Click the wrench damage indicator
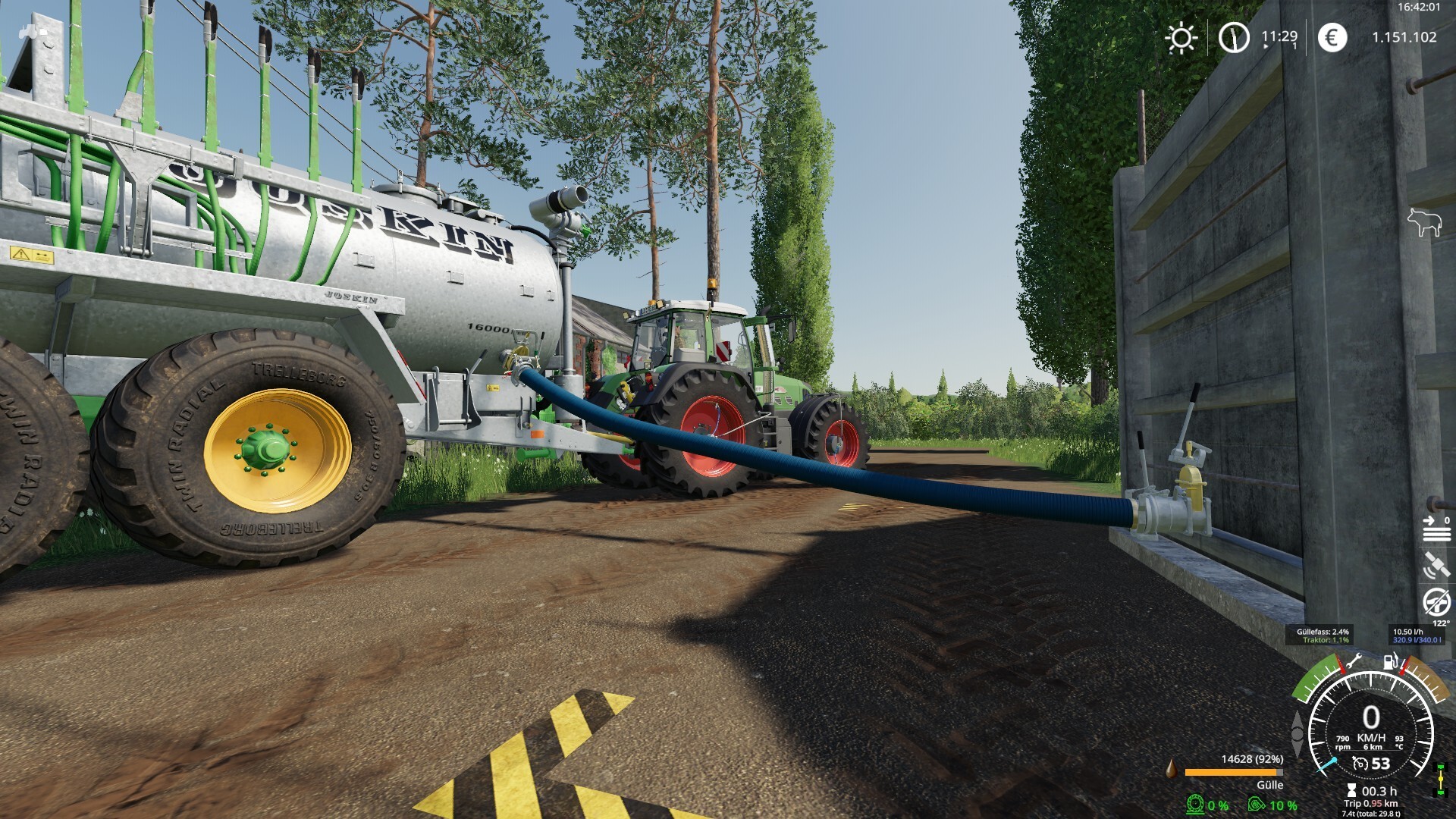The image size is (1456, 819). click(1354, 661)
